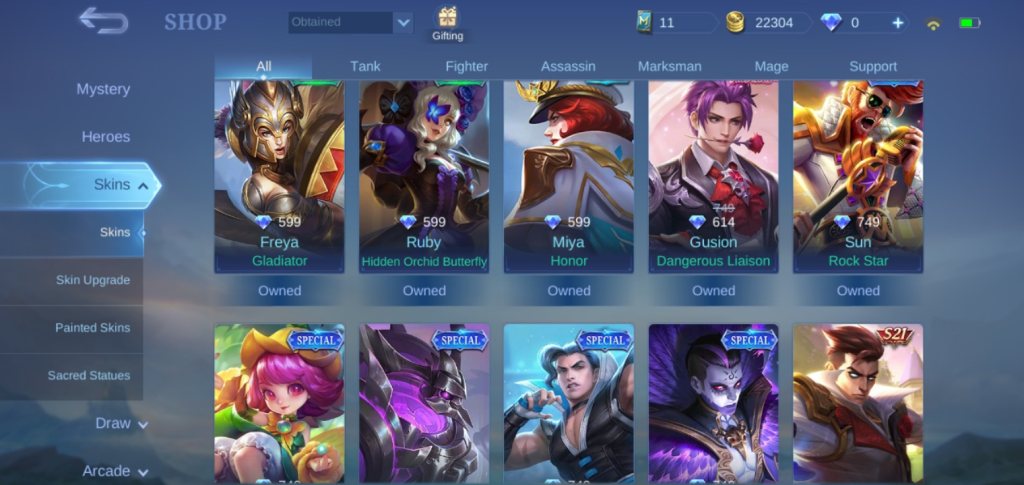Add diamonds with the plus button
The width and height of the screenshot is (1024, 485).
point(897,23)
